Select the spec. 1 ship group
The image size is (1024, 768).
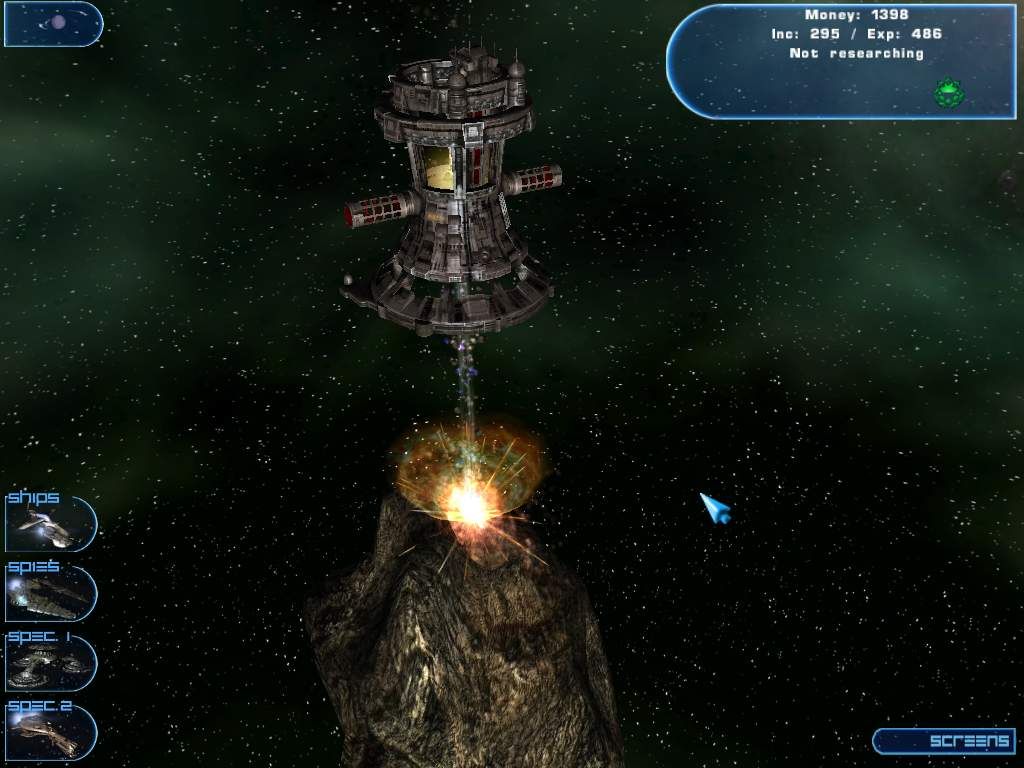50,662
